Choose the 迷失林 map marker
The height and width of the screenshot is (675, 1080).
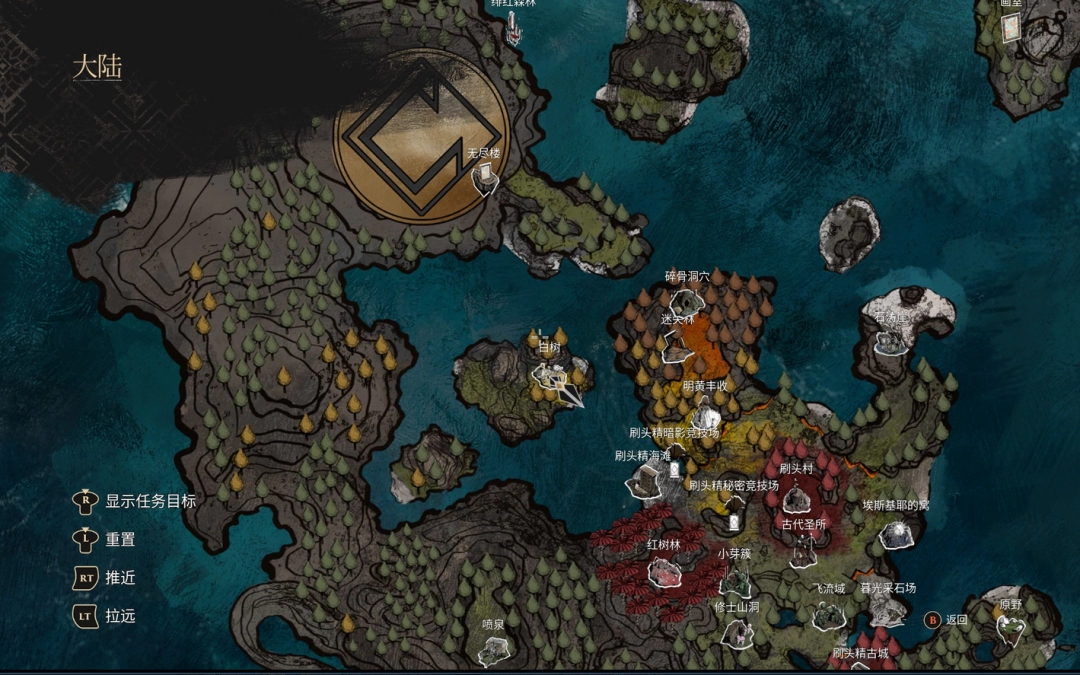point(676,344)
